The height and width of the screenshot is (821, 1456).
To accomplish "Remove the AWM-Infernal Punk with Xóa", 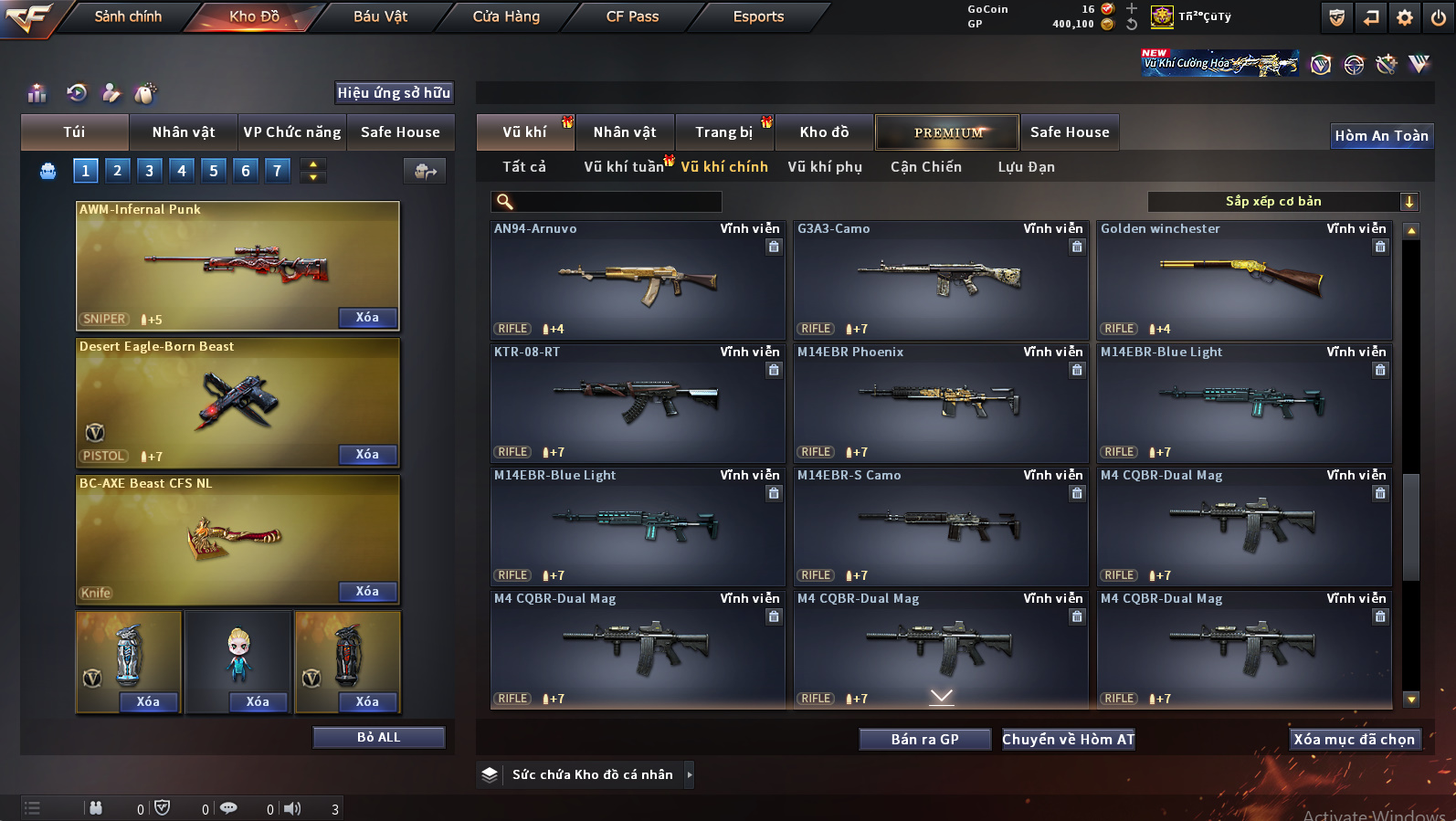I will 367,318.
